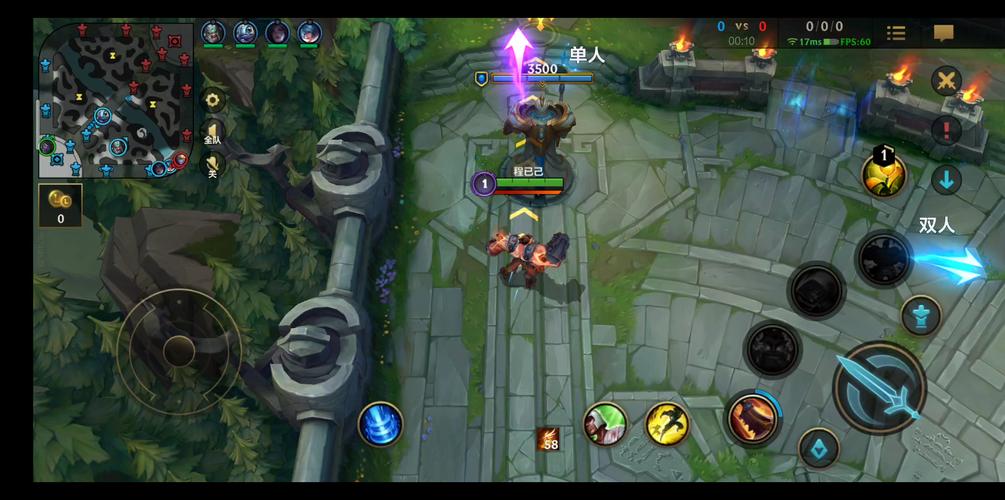Tap the blue diamond minion targeting button
This screenshot has height=500, width=1005.
[x=819, y=448]
